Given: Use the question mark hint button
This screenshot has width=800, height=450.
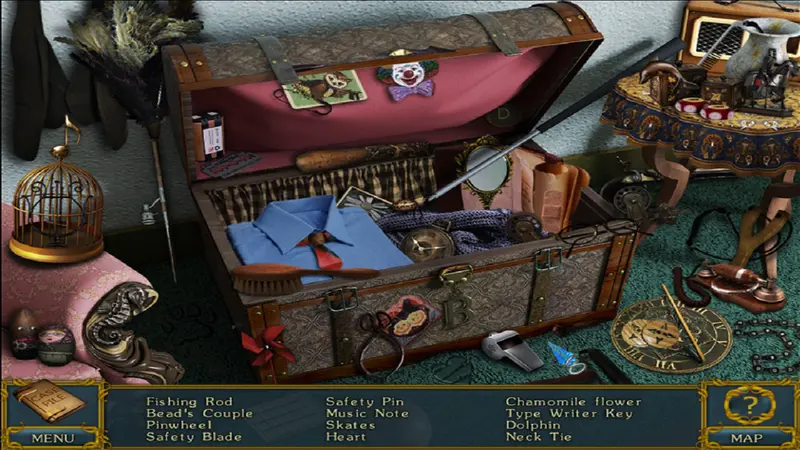Looking at the screenshot, I should (748, 405).
